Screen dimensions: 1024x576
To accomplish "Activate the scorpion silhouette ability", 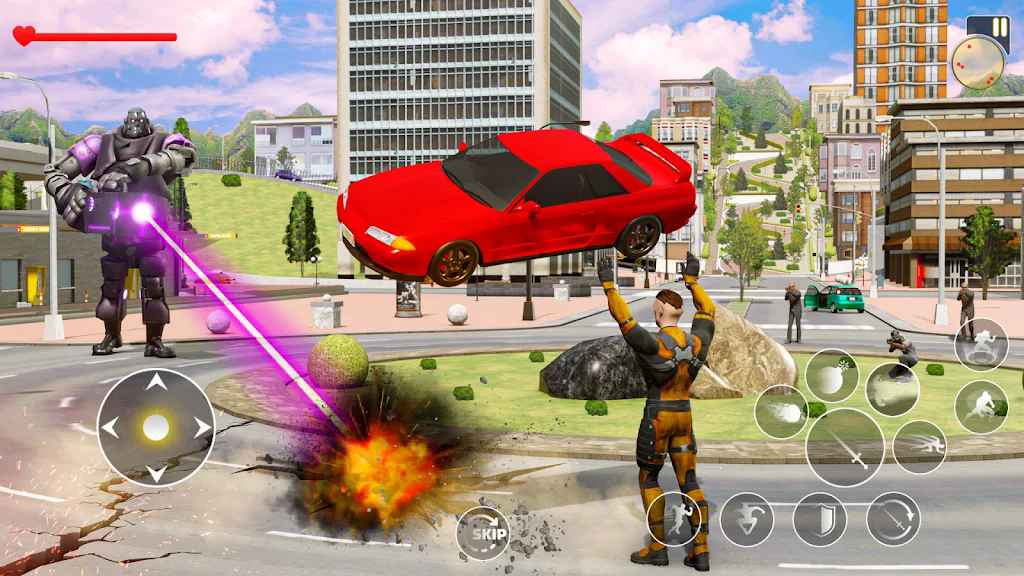I will point(892,389).
